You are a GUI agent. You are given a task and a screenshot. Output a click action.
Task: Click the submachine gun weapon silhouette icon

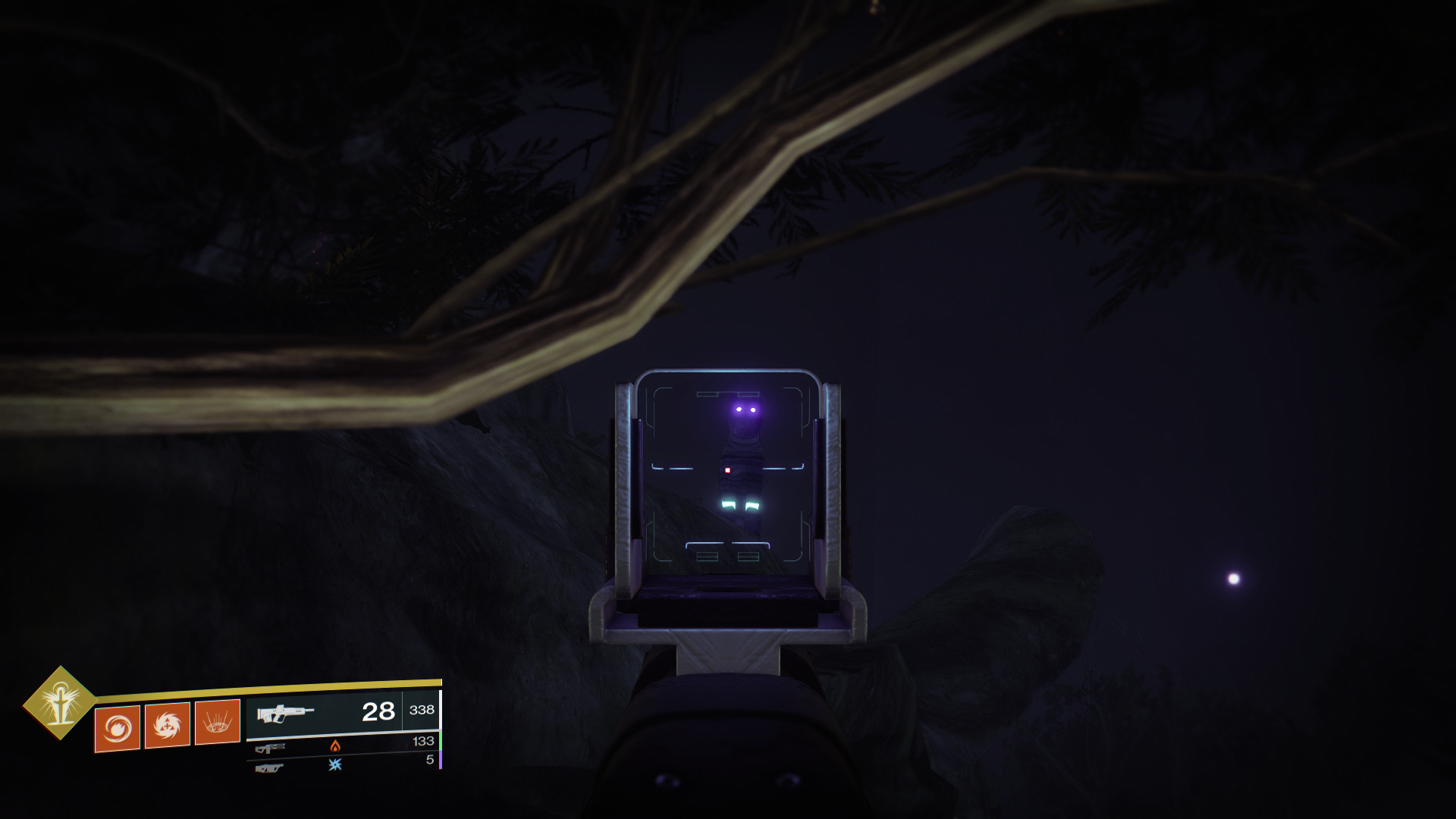tap(271, 748)
